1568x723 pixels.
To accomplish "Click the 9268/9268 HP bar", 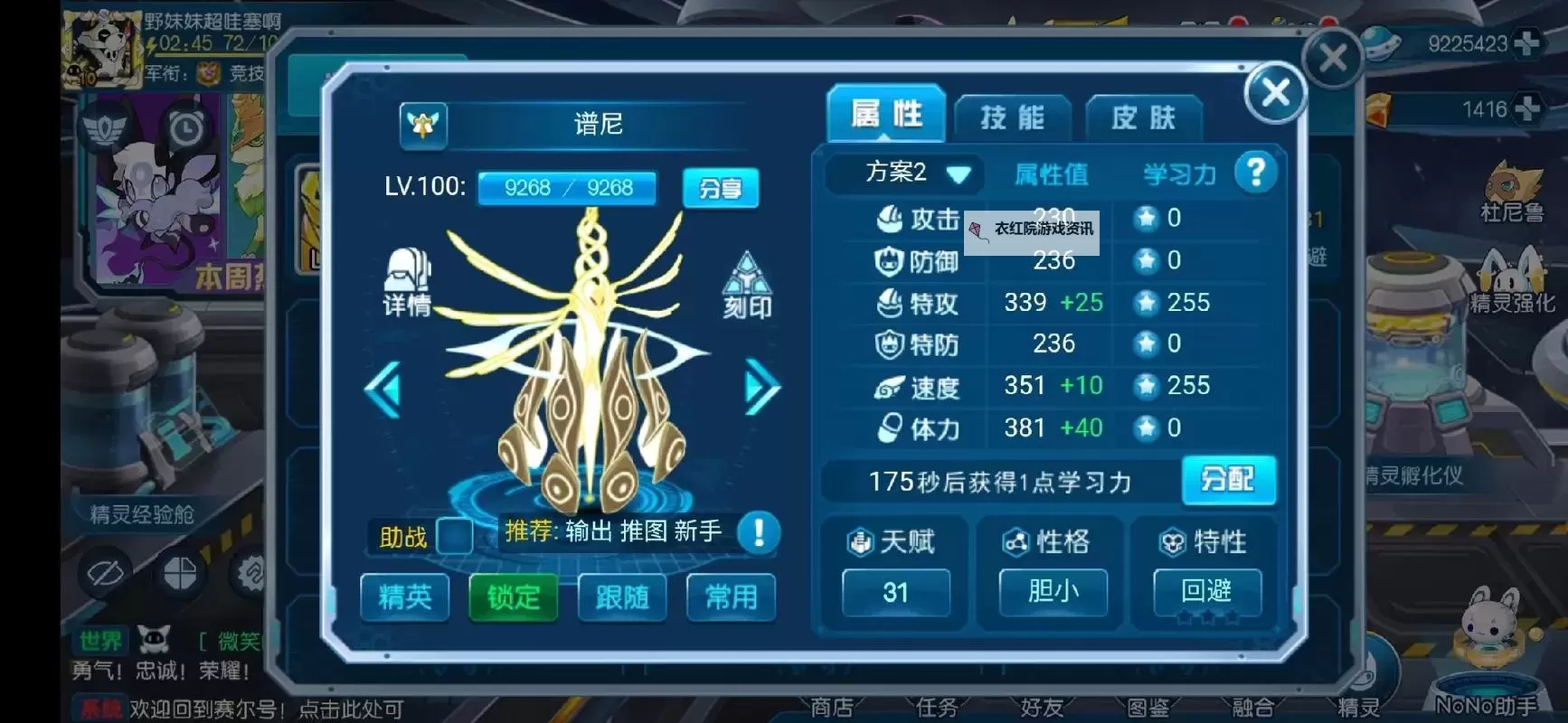I will point(567,188).
